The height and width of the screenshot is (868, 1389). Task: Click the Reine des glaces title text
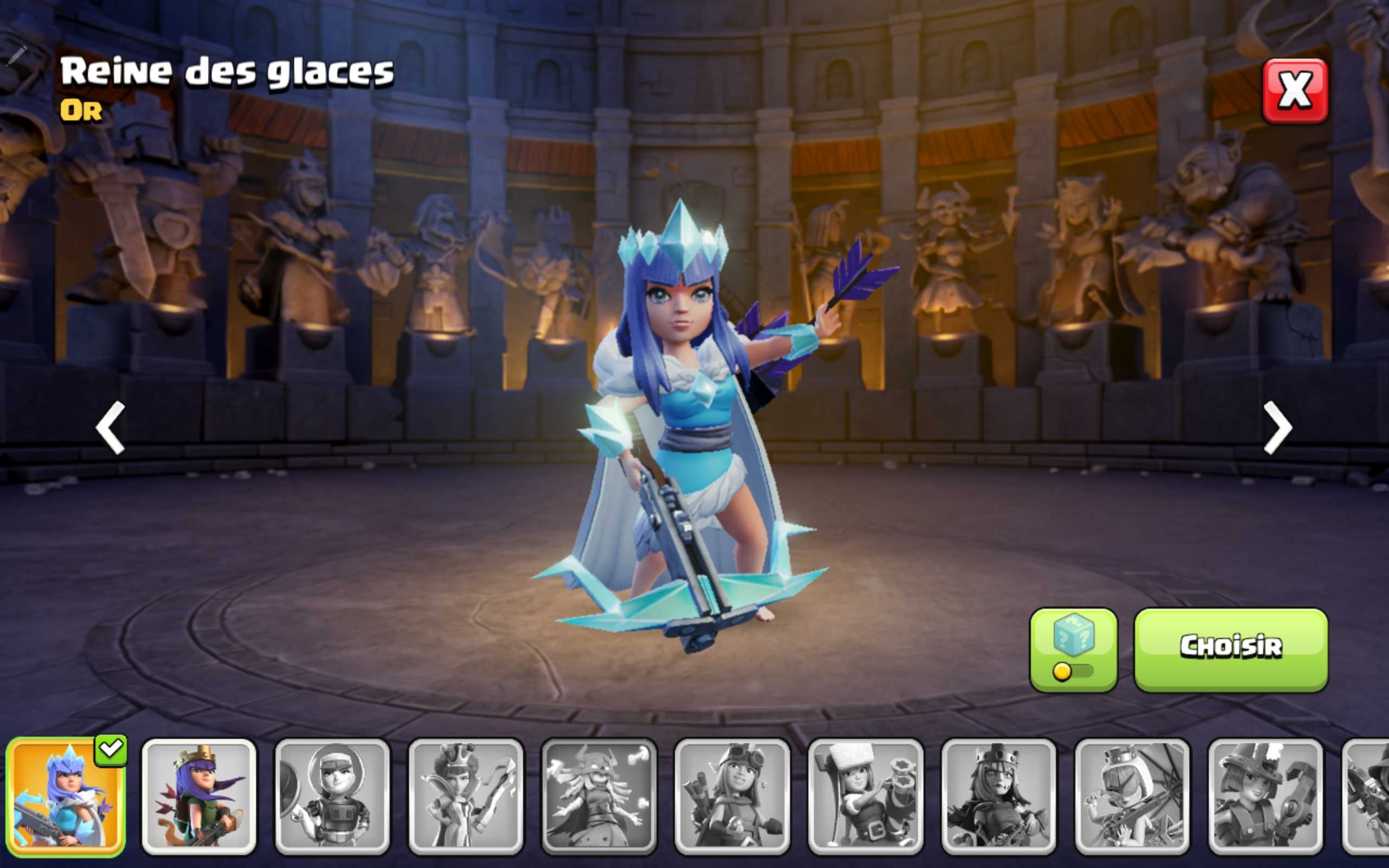point(228,73)
